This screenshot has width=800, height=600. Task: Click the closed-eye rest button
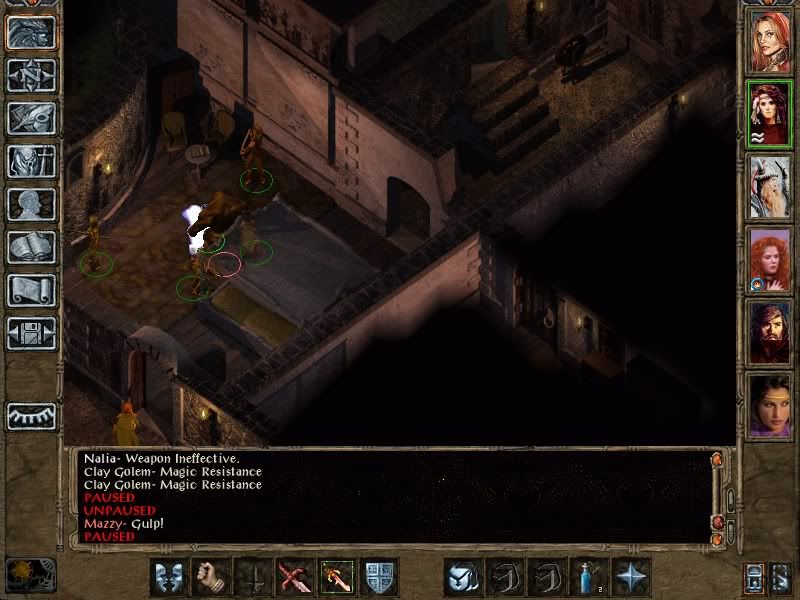pyautogui.click(x=28, y=415)
